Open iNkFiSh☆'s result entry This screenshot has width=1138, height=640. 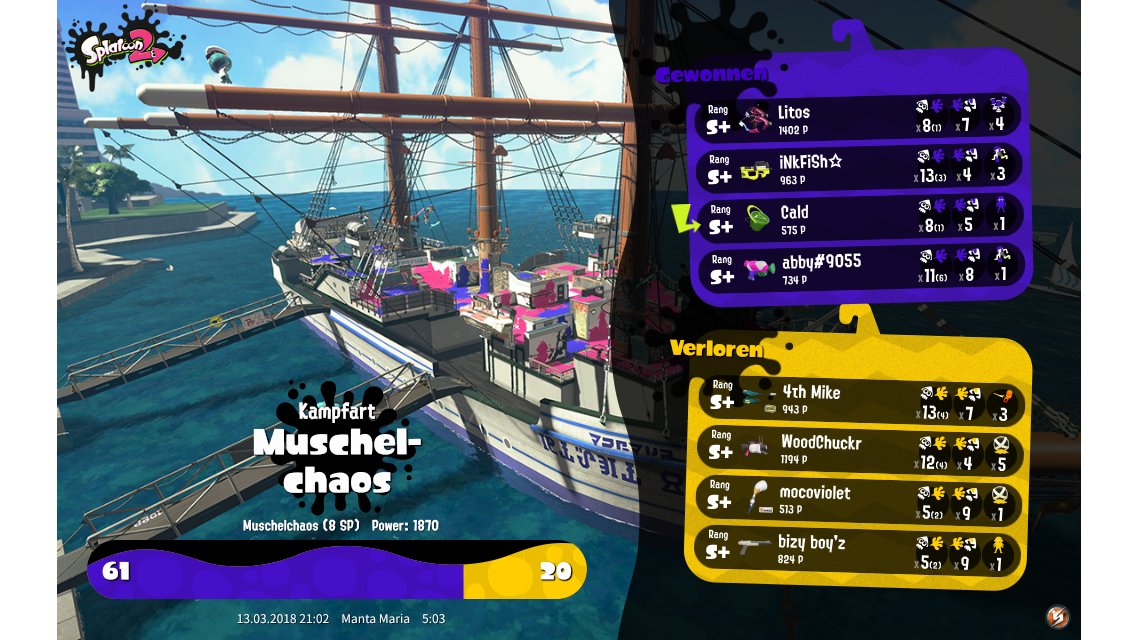tap(858, 167)
